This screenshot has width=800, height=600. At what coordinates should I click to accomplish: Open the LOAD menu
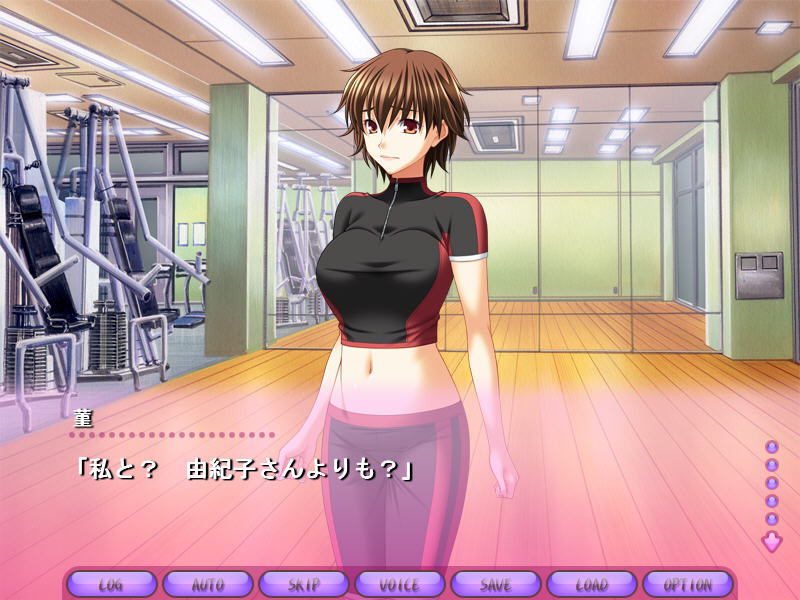click(x=591, y=584)
